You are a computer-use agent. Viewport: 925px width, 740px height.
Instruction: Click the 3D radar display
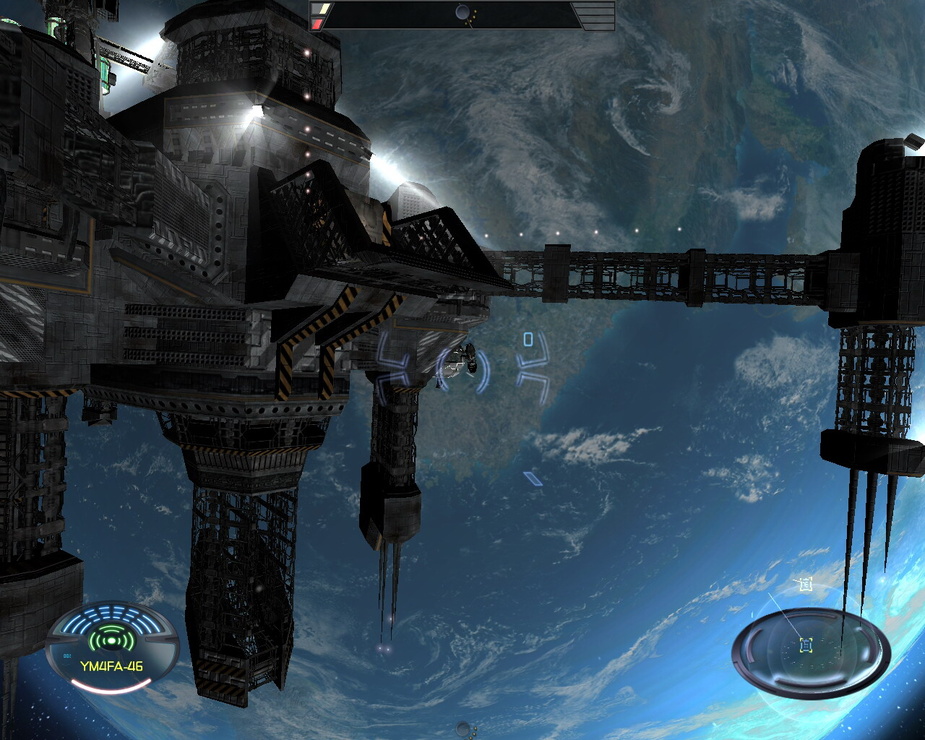pos(810,651)
